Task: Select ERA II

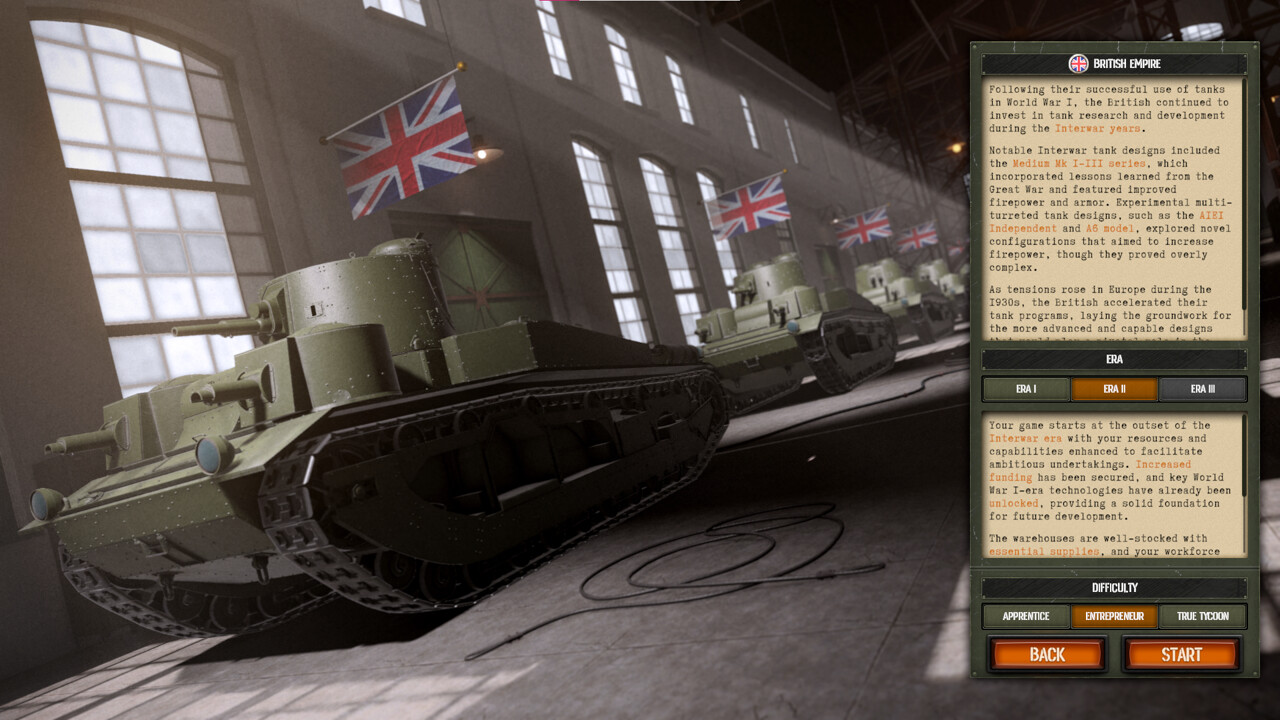Action: click(1115, 389)
